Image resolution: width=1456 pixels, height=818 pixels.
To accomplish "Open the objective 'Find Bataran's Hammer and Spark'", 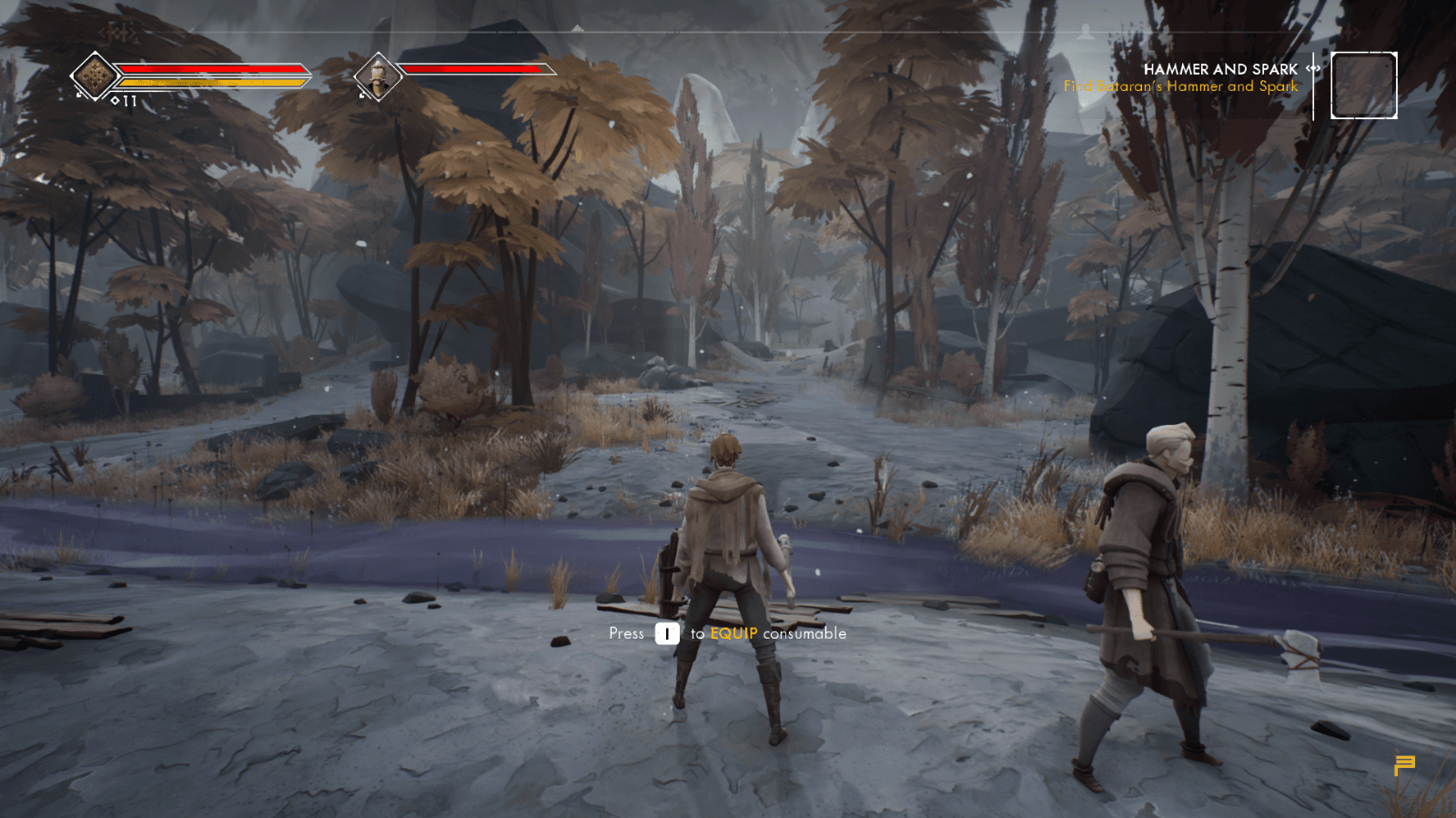I will click(x=1180, y=86).
